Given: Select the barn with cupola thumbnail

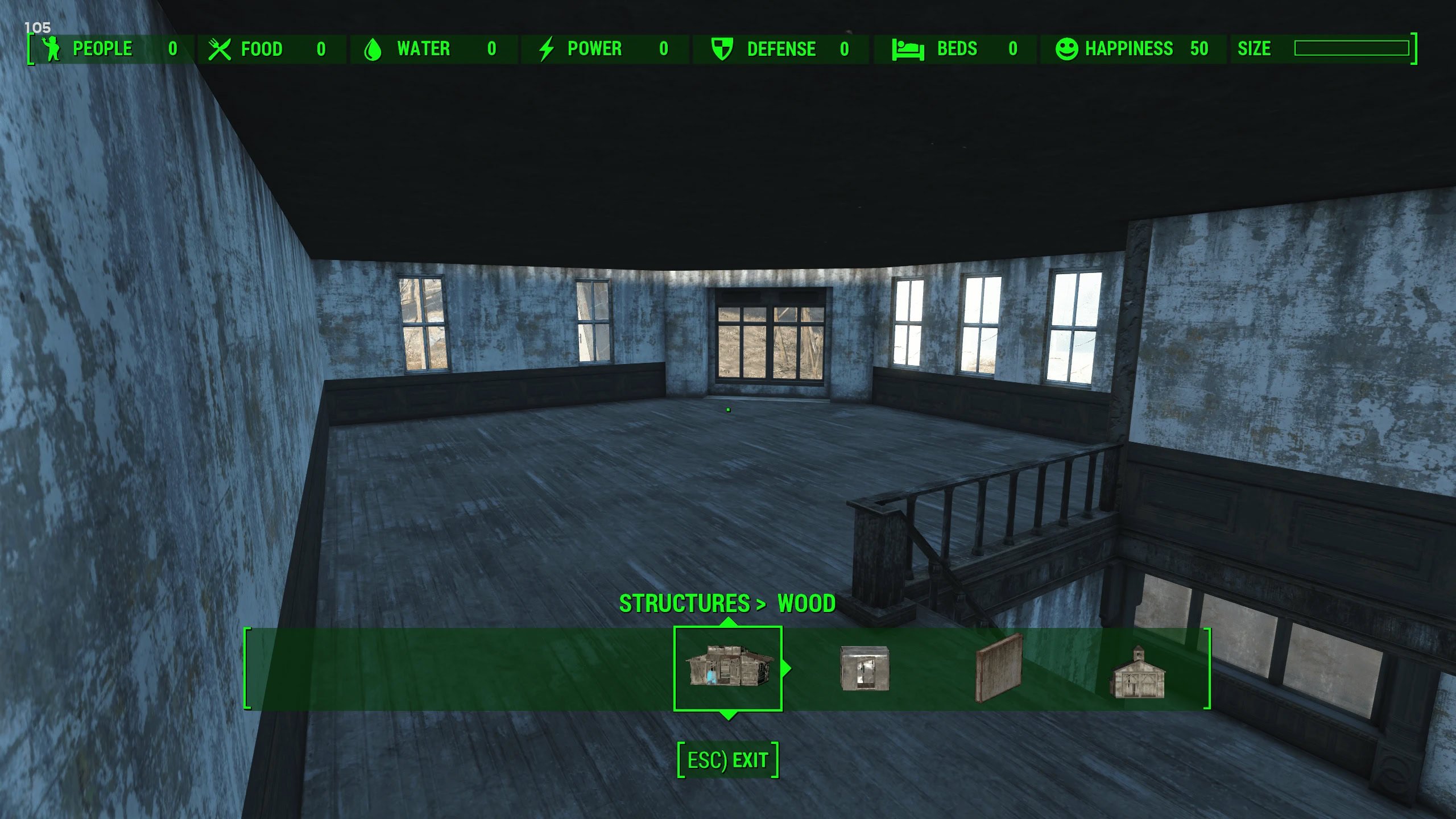Looking at the screenshot, I should [x=1137, y=673].
